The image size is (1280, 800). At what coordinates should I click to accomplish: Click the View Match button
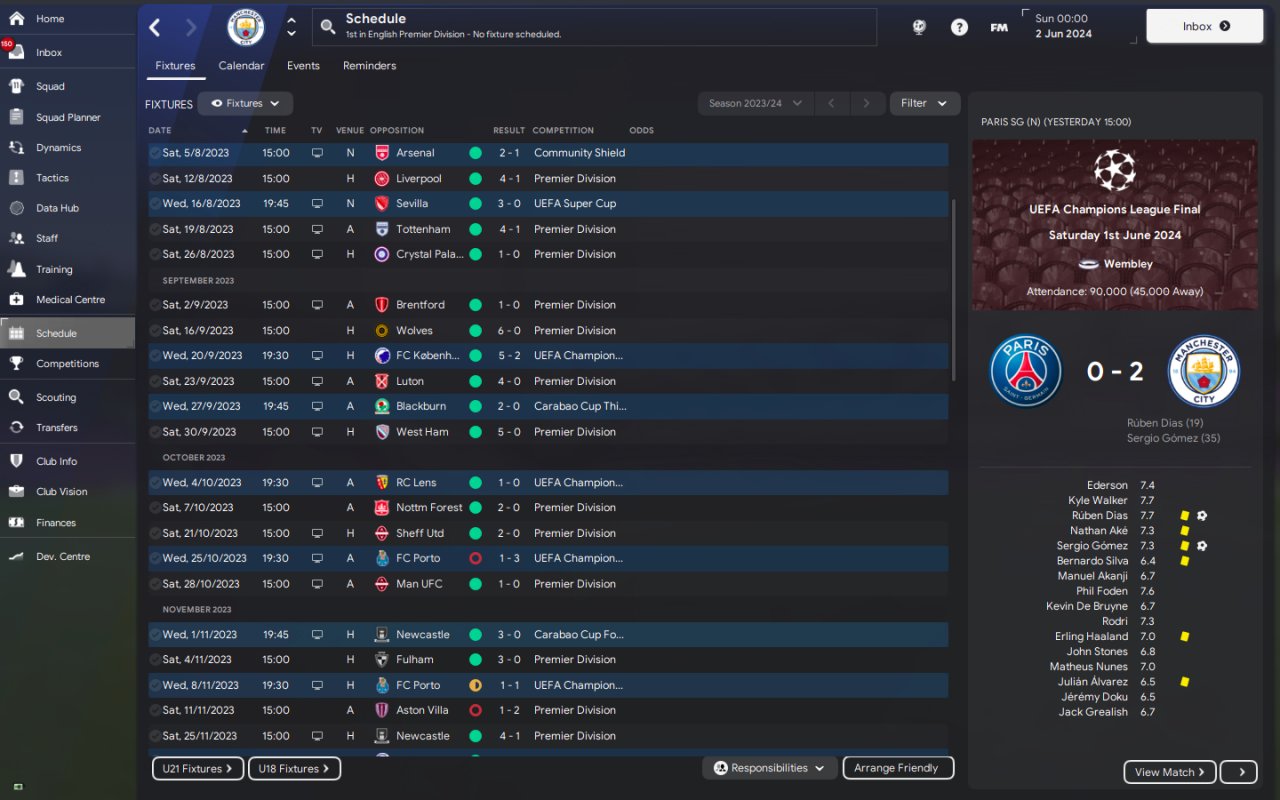[1170, 772]
